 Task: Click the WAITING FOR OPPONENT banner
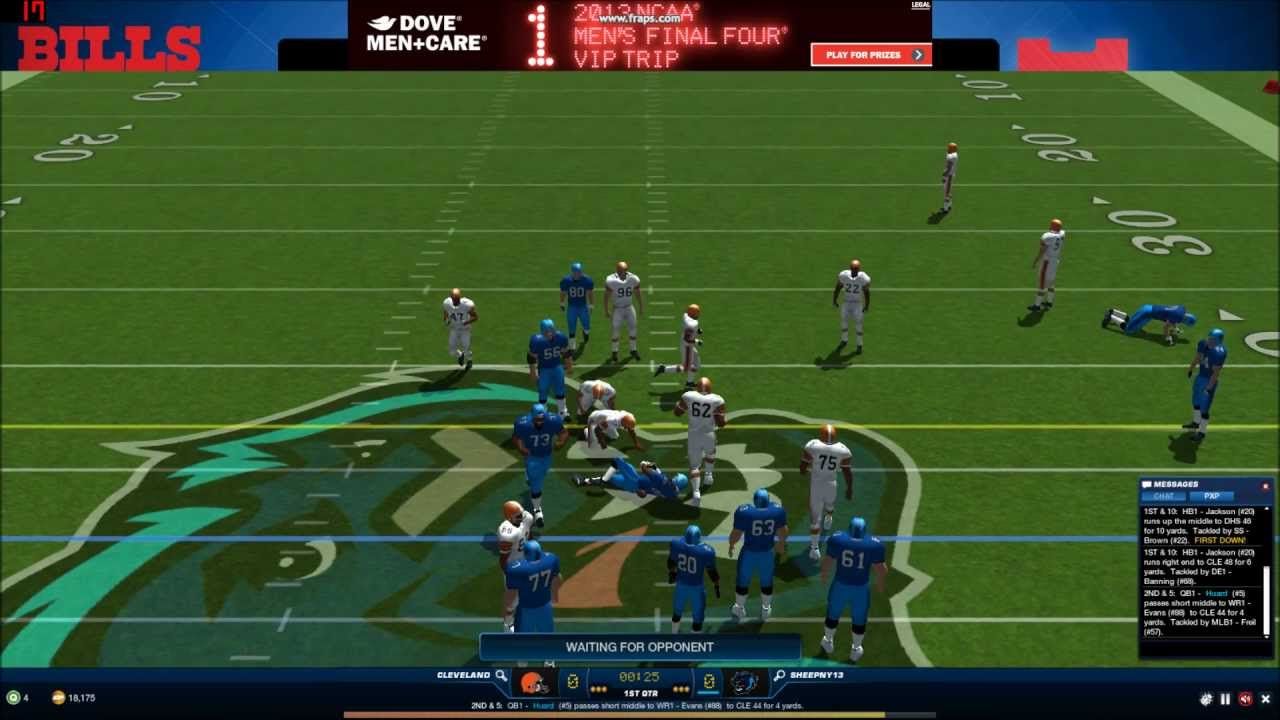(640, 647)
